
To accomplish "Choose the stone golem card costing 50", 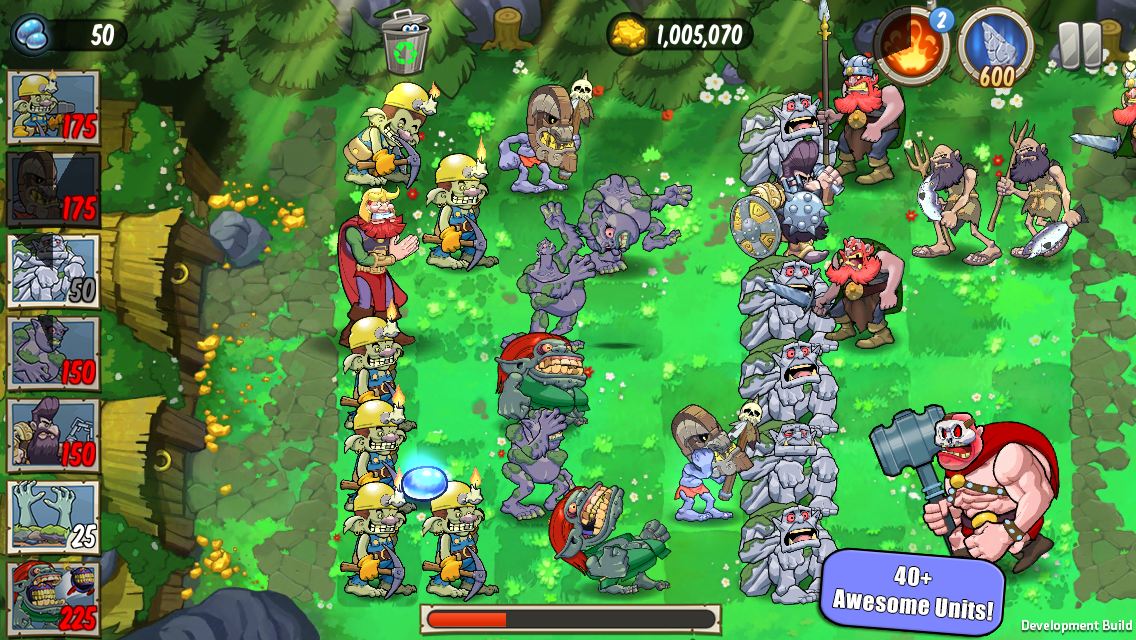I will pos(53,271).
